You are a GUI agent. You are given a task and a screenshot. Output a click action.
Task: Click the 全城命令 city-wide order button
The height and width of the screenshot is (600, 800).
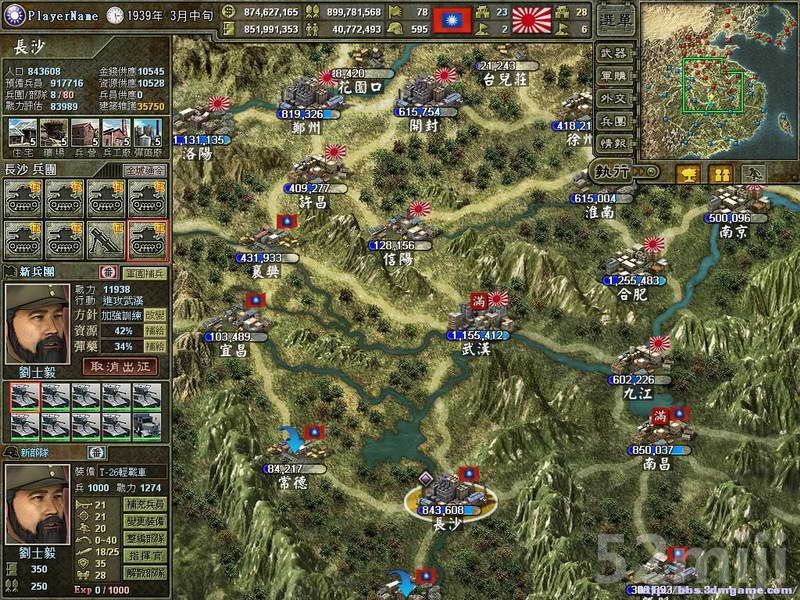pos(144,171)
